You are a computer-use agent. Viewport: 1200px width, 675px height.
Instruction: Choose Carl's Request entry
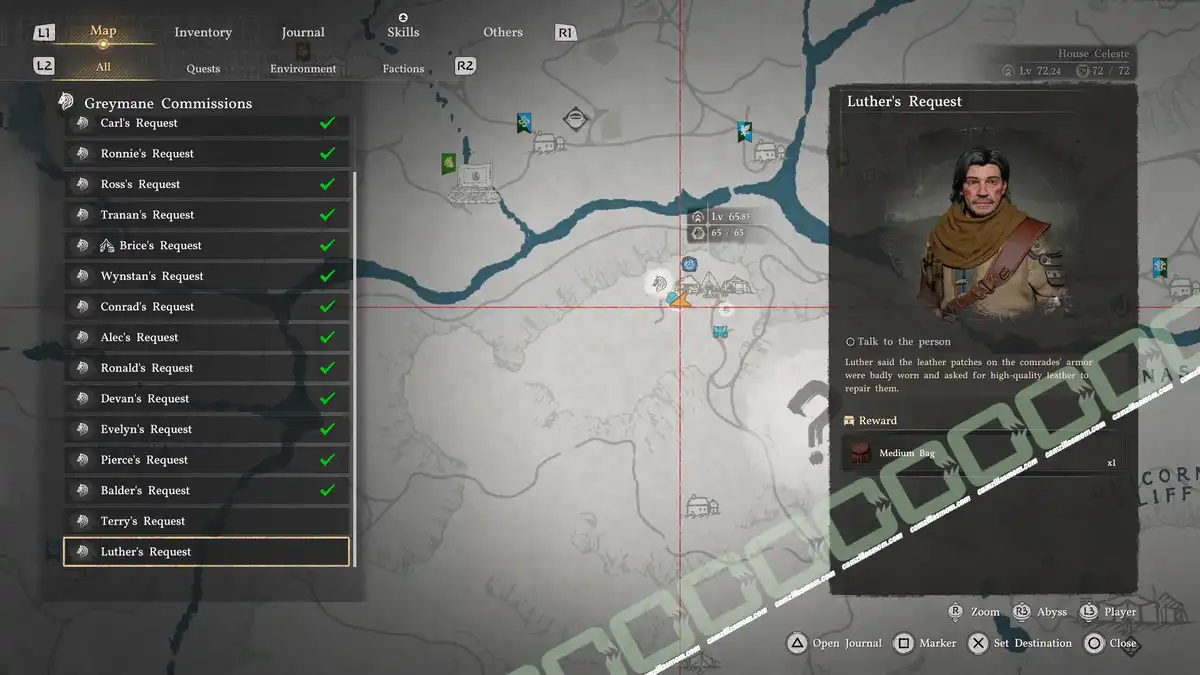206,124
